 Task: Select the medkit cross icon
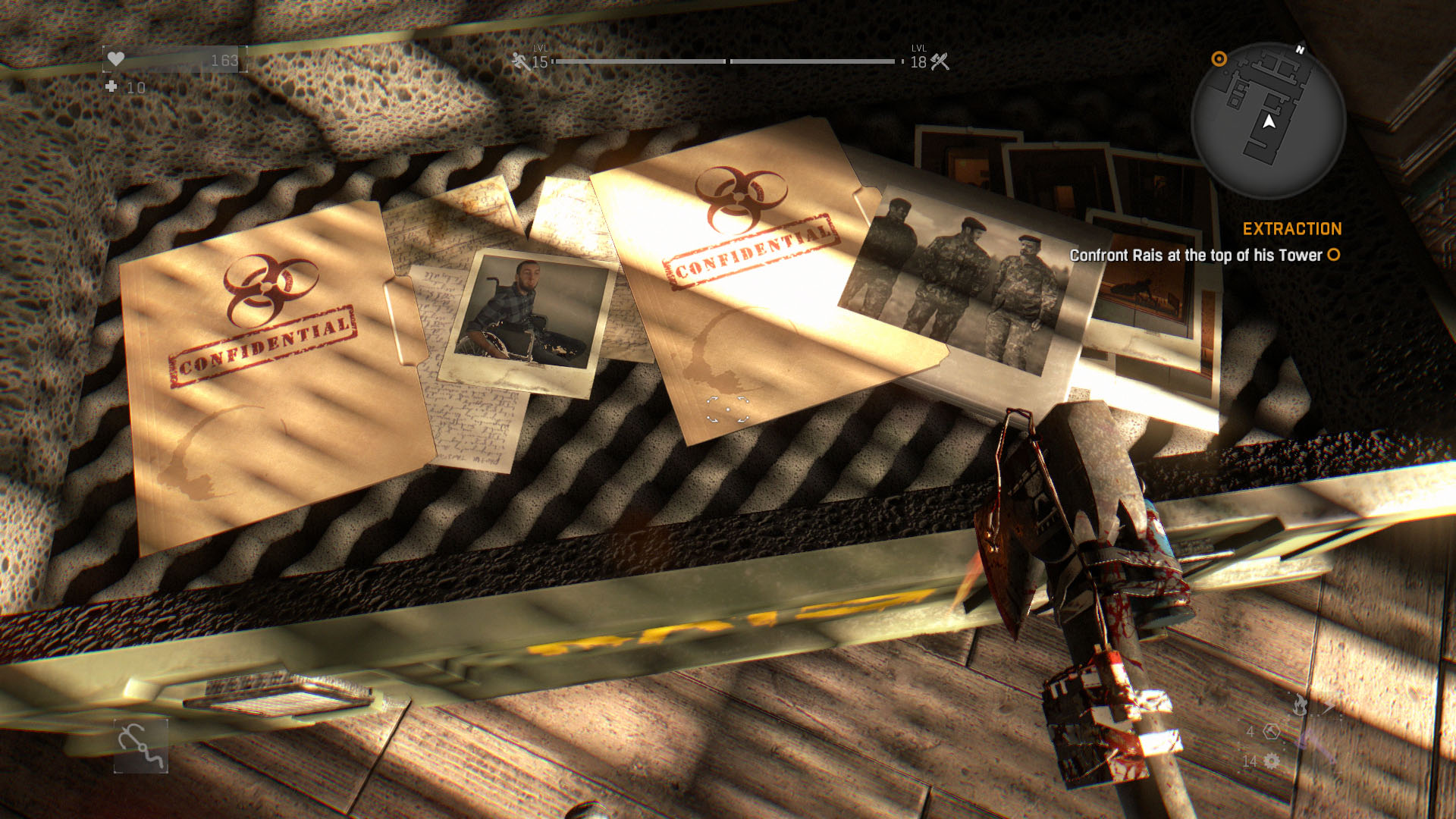pos(111,86)
